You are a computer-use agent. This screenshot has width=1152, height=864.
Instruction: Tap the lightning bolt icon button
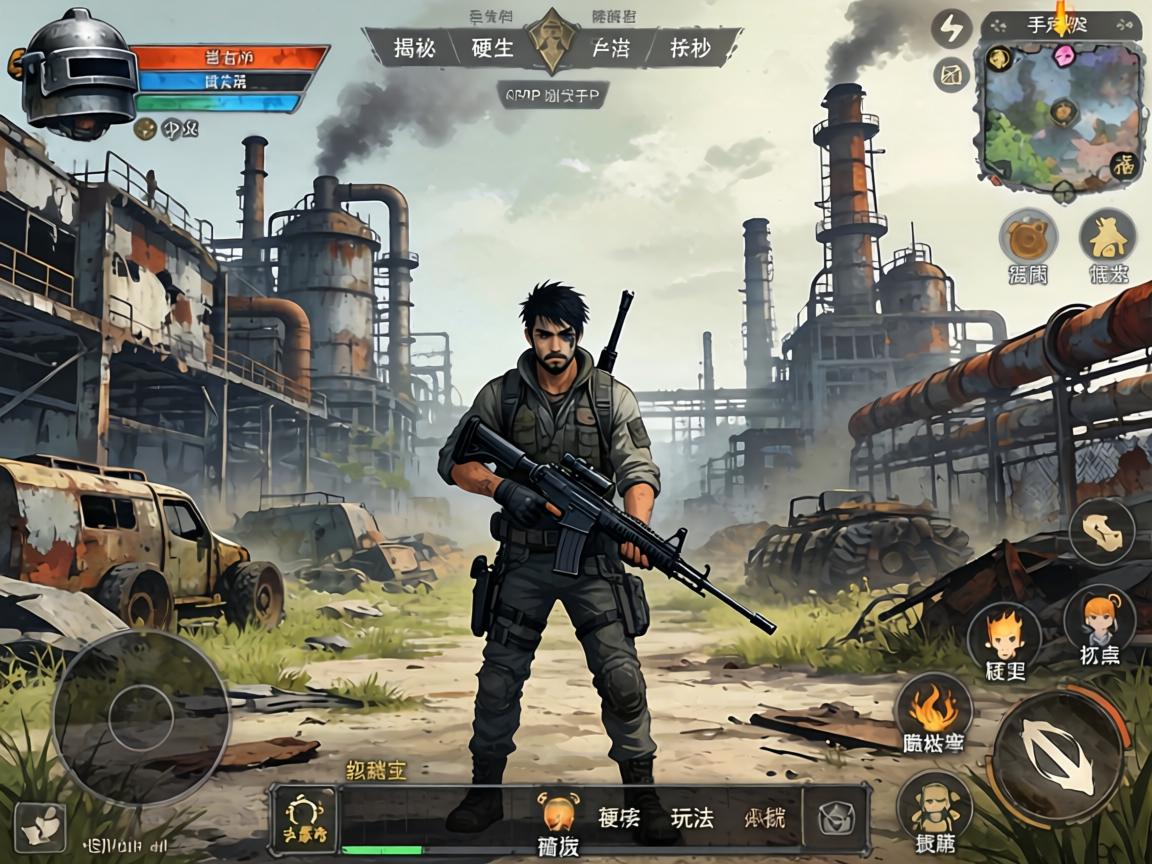tap(951, 29)
